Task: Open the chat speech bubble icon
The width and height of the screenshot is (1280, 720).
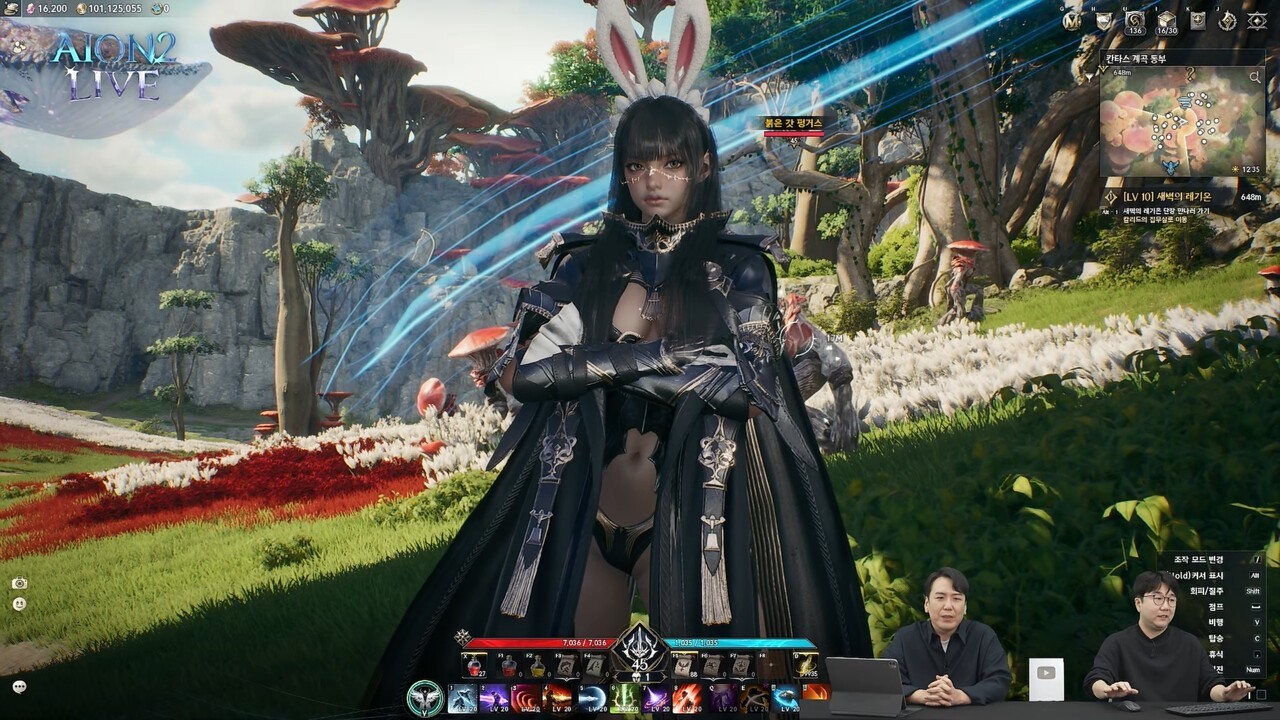Action: coord(19,686)
